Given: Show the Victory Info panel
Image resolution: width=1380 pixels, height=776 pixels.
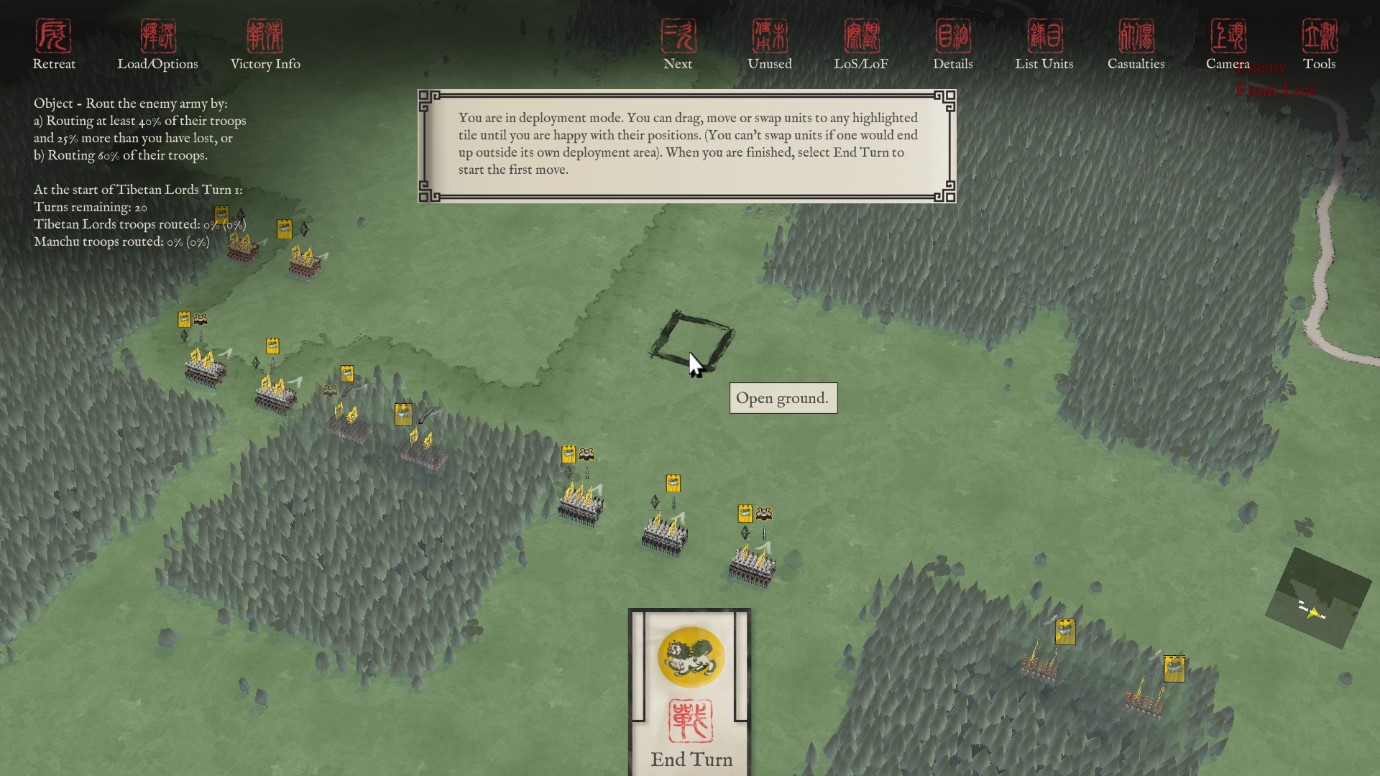Looking at the screenshot, I should (x=265, y=44).
